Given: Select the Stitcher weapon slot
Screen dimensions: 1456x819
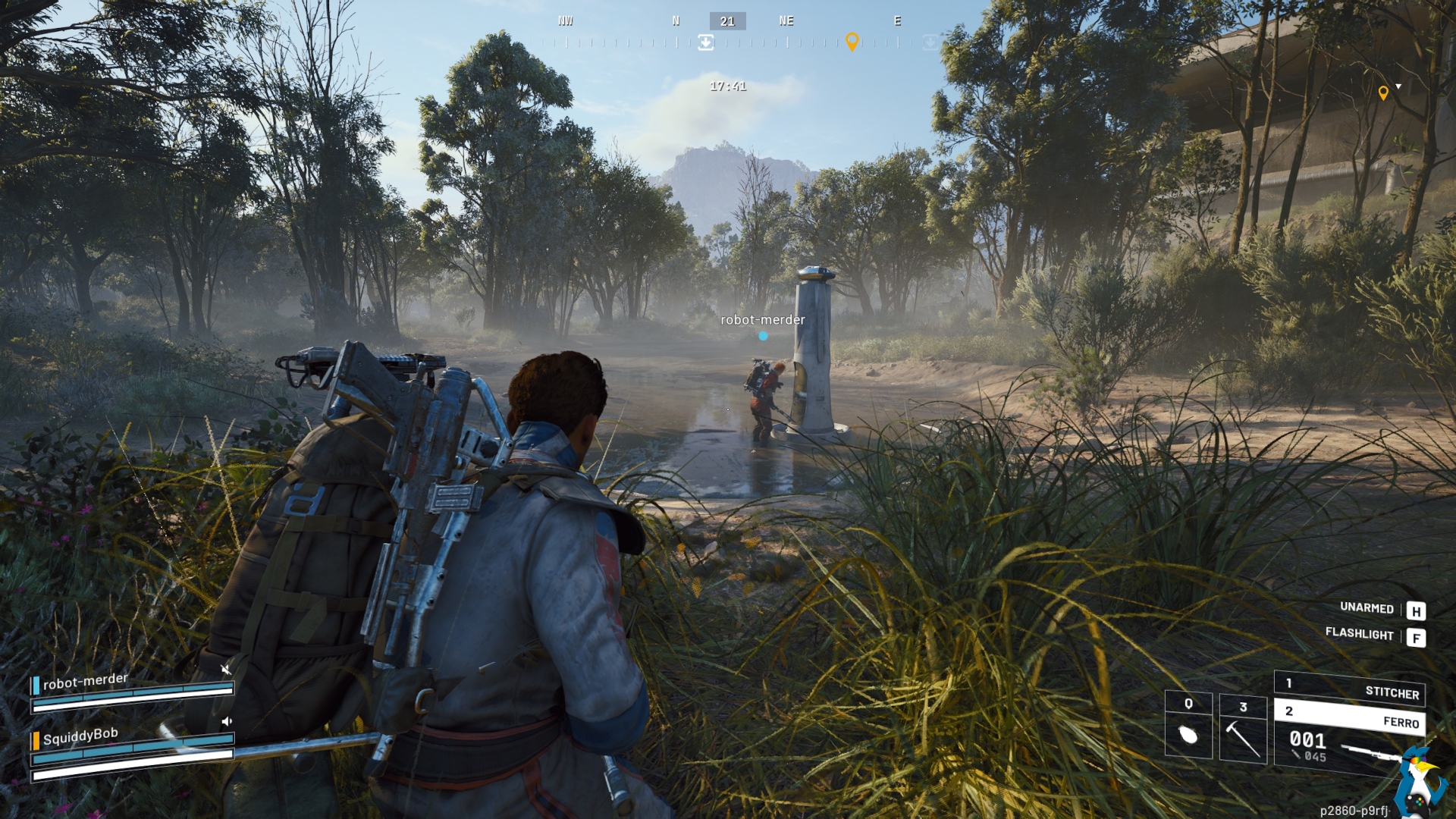Looking at the screenshot, I should (x=1349, y=688).
